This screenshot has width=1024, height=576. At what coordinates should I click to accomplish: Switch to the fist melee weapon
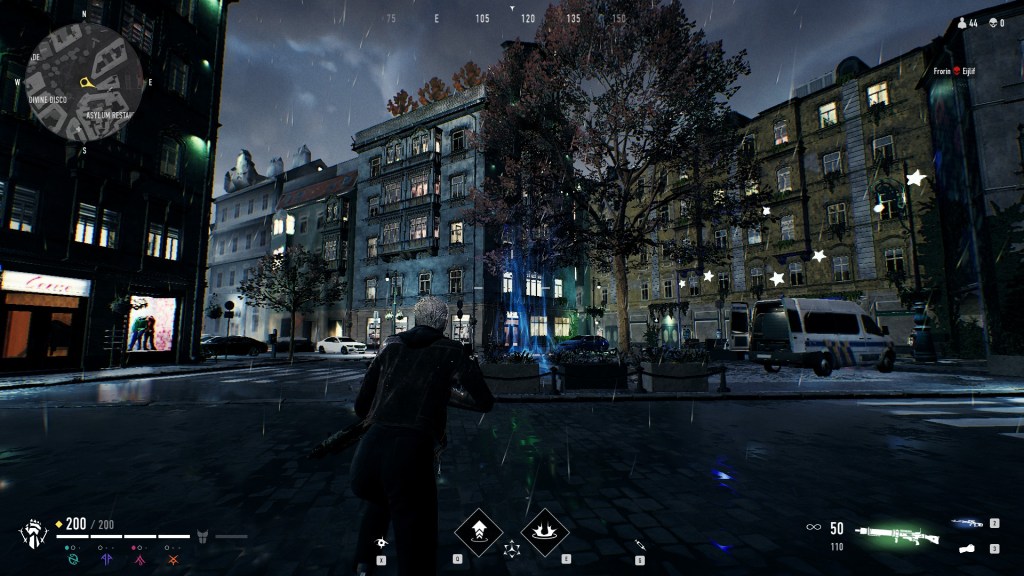tap(967, 548)
